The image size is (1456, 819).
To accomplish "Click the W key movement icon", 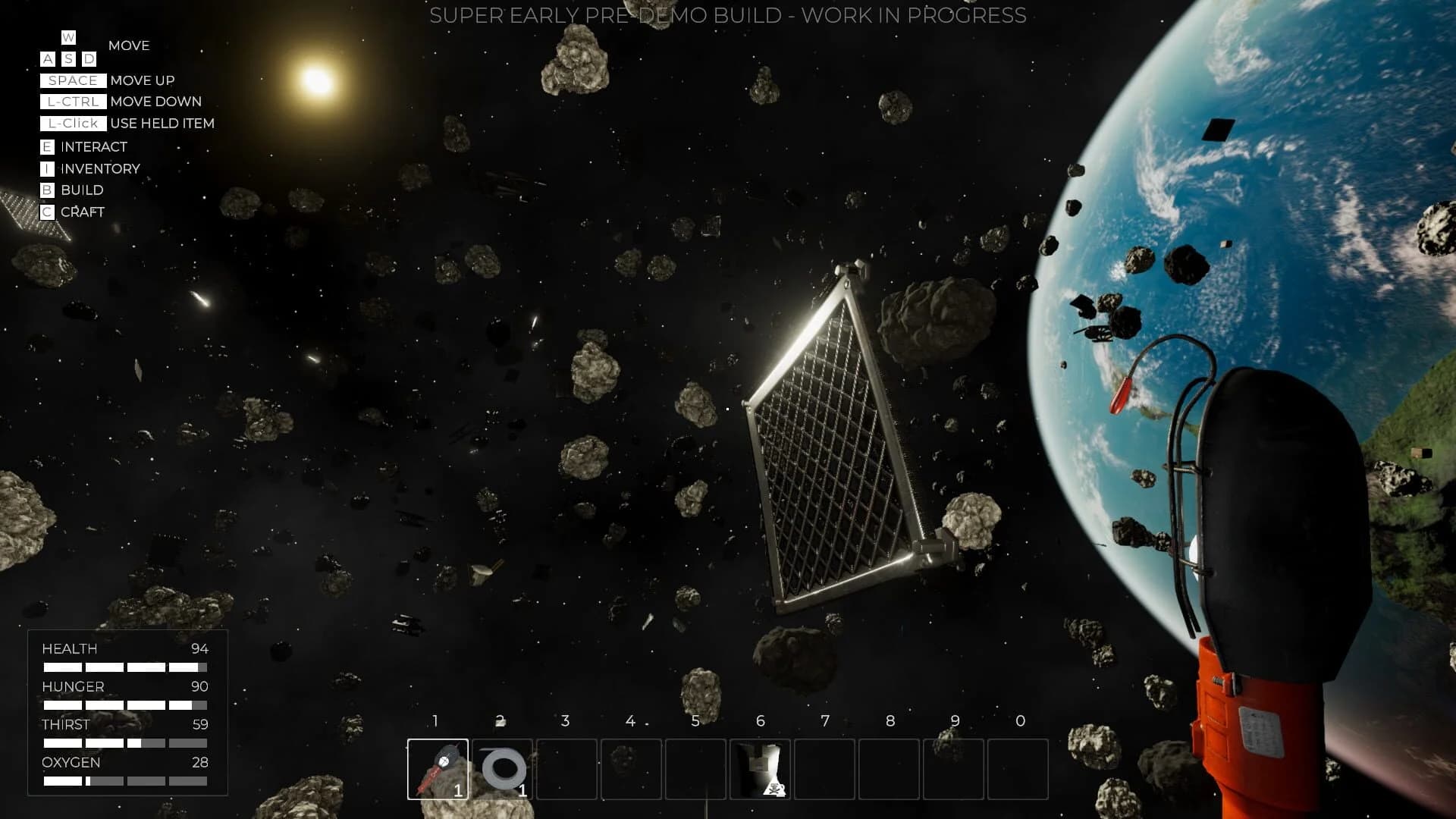I will point(67,37).
